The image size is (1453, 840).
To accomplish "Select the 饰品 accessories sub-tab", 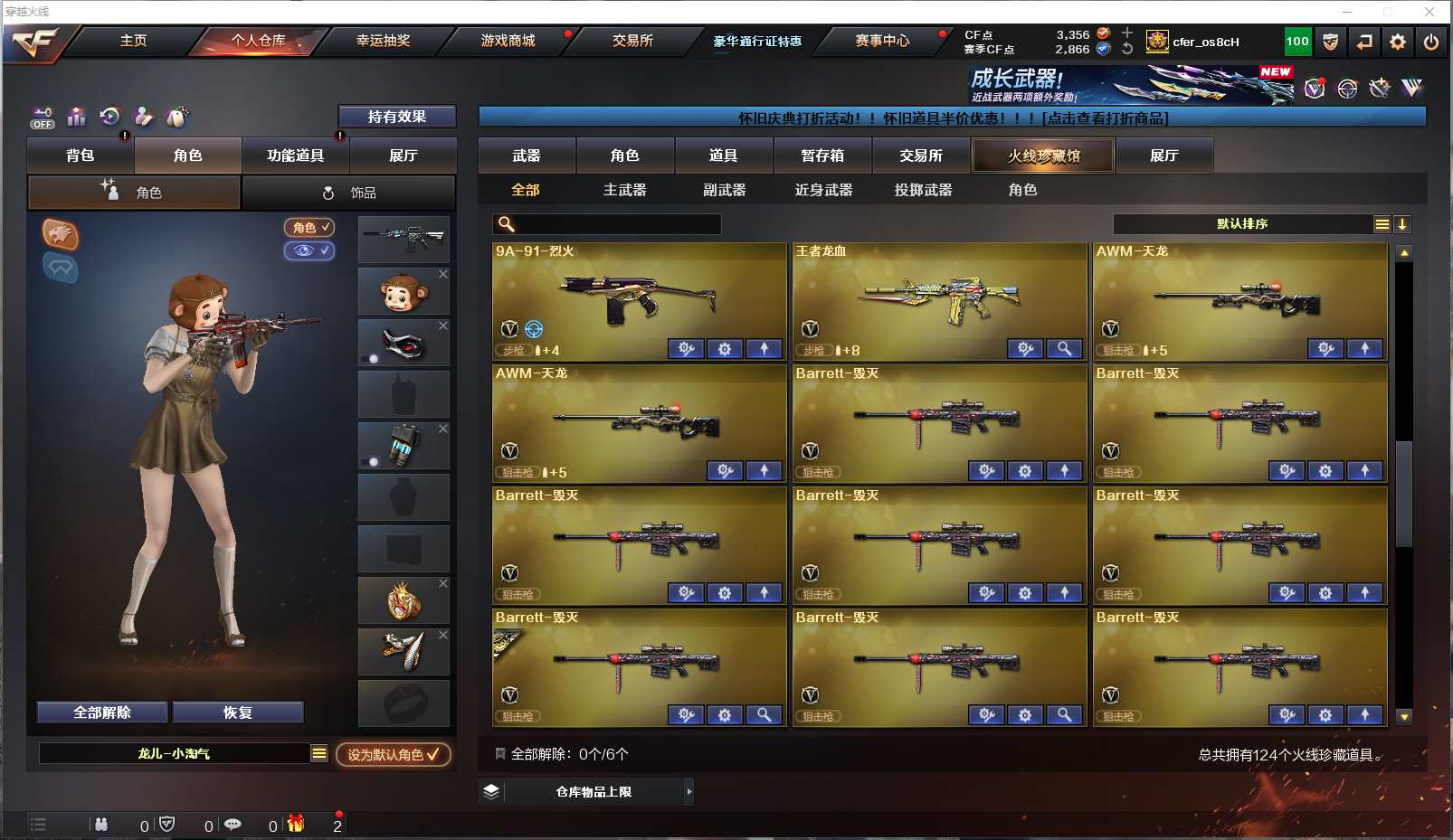I will [x=349, y=193].
